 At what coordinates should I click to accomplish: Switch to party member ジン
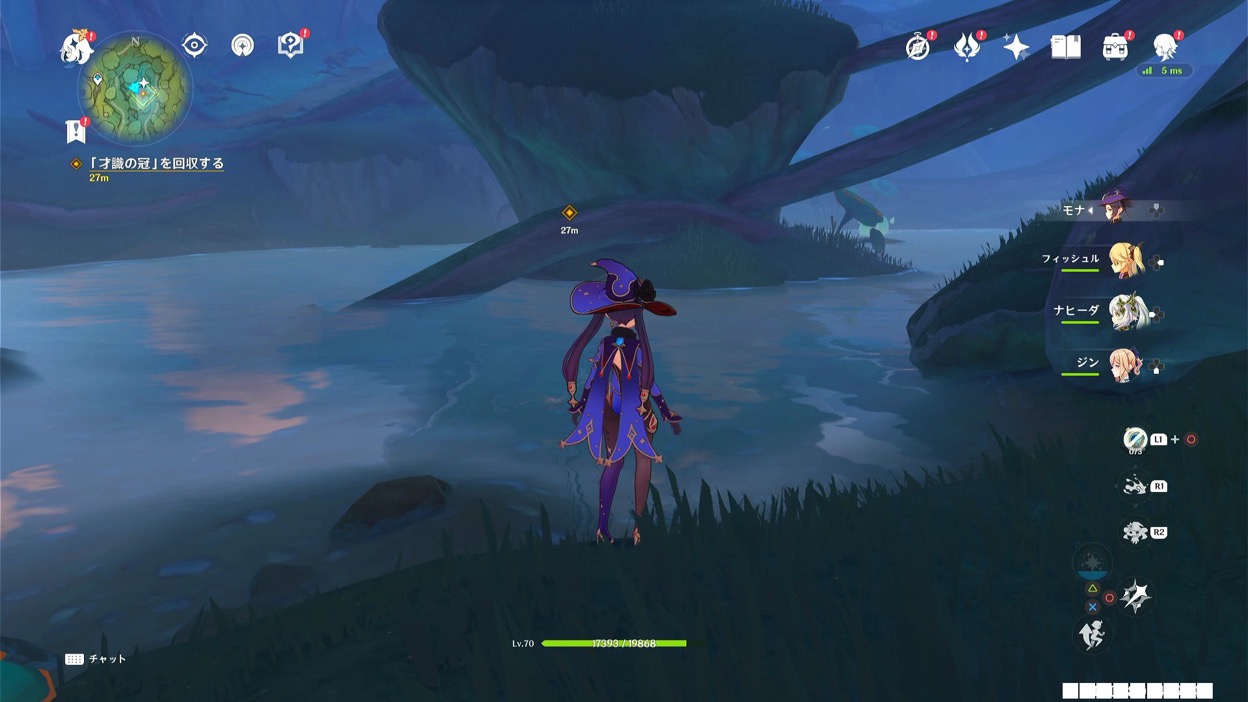[x=1125, y=365]
